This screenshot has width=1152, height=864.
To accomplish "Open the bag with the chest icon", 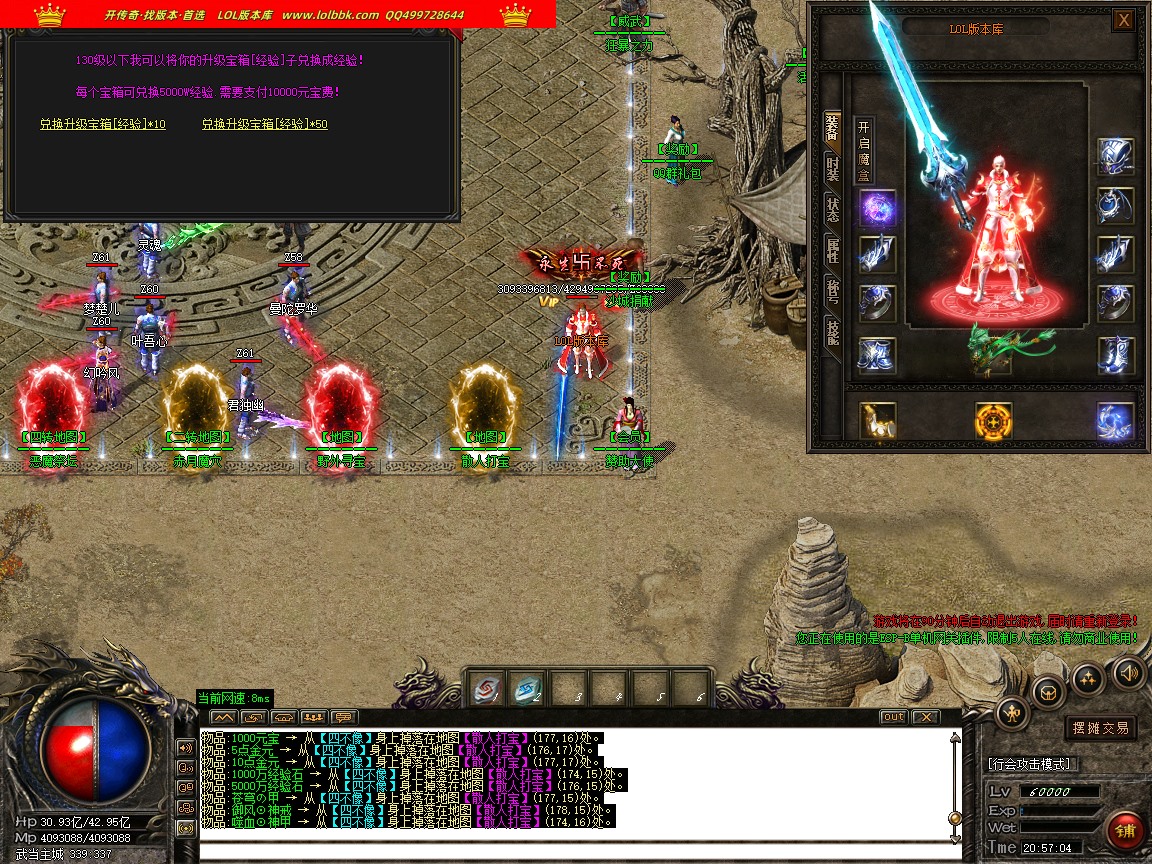I will (x=1049, y=690).
